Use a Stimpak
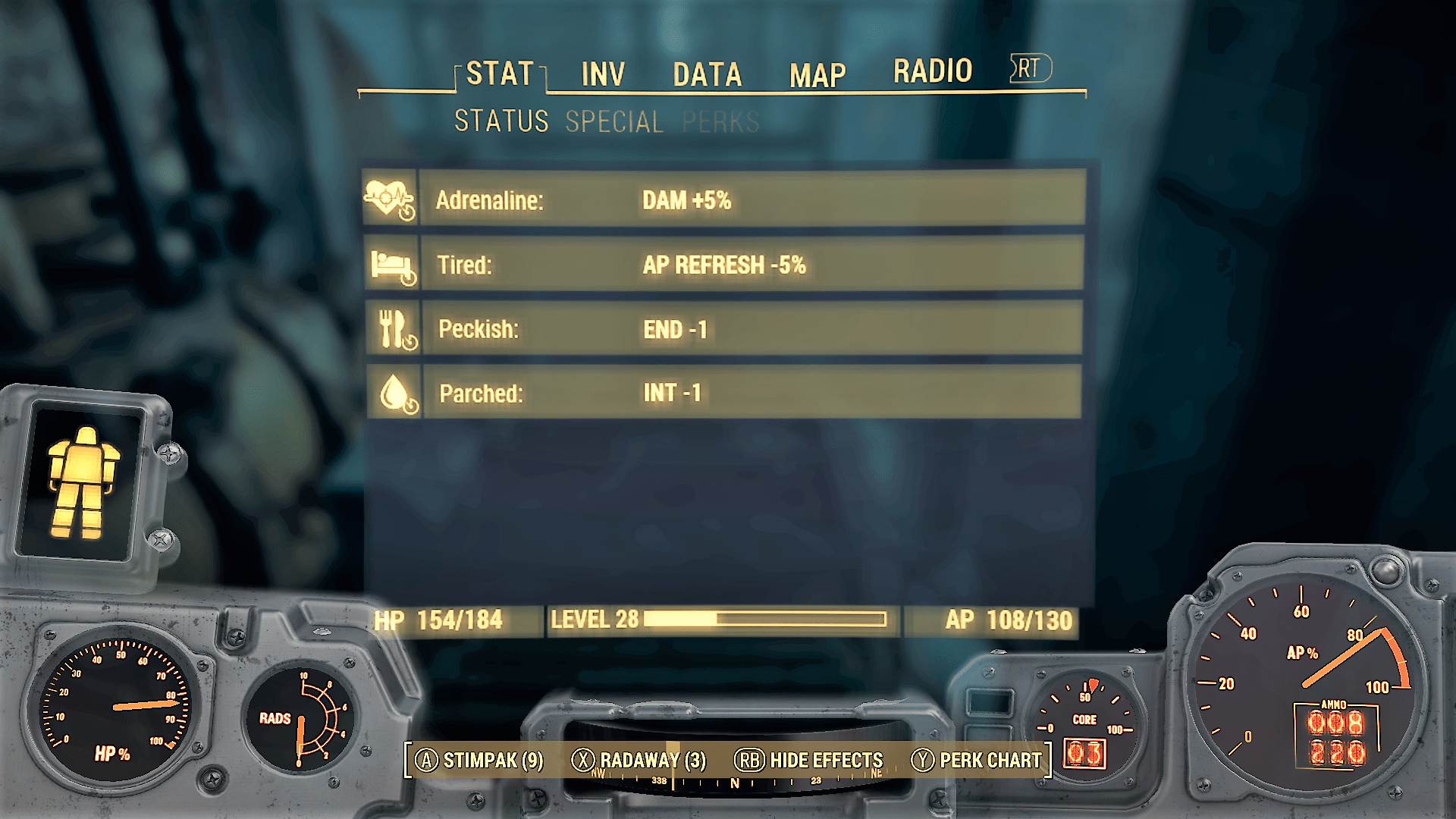 tap(480, 760)
